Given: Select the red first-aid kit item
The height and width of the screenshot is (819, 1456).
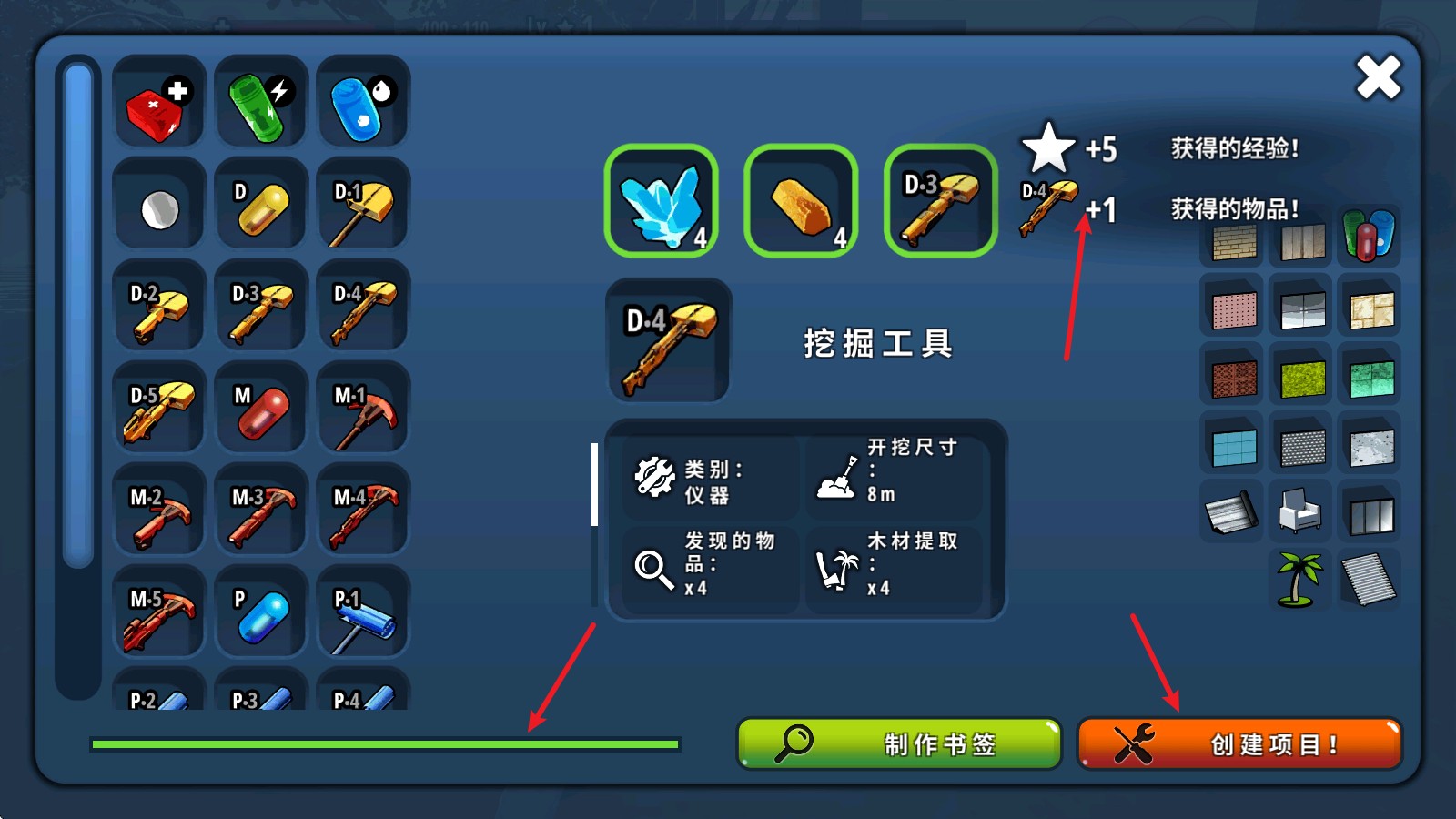Looking at the screenshot, I should (158, 100).
